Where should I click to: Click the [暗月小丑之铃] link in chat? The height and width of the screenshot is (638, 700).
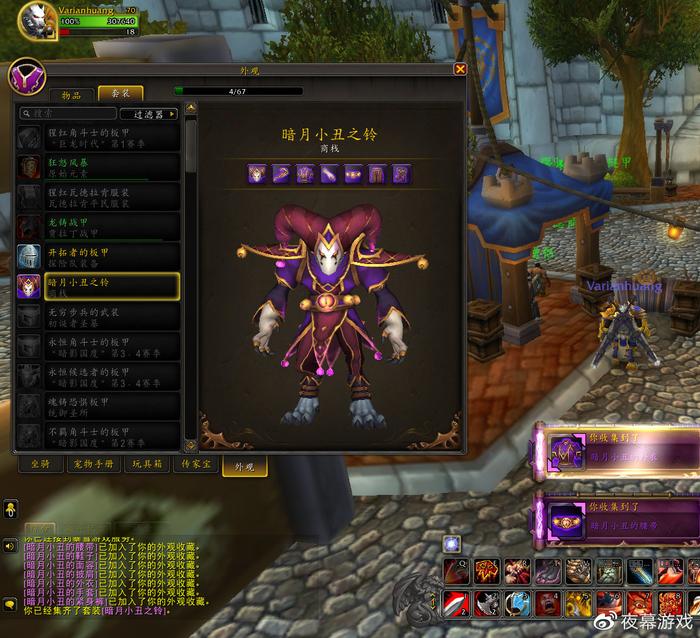134,610
